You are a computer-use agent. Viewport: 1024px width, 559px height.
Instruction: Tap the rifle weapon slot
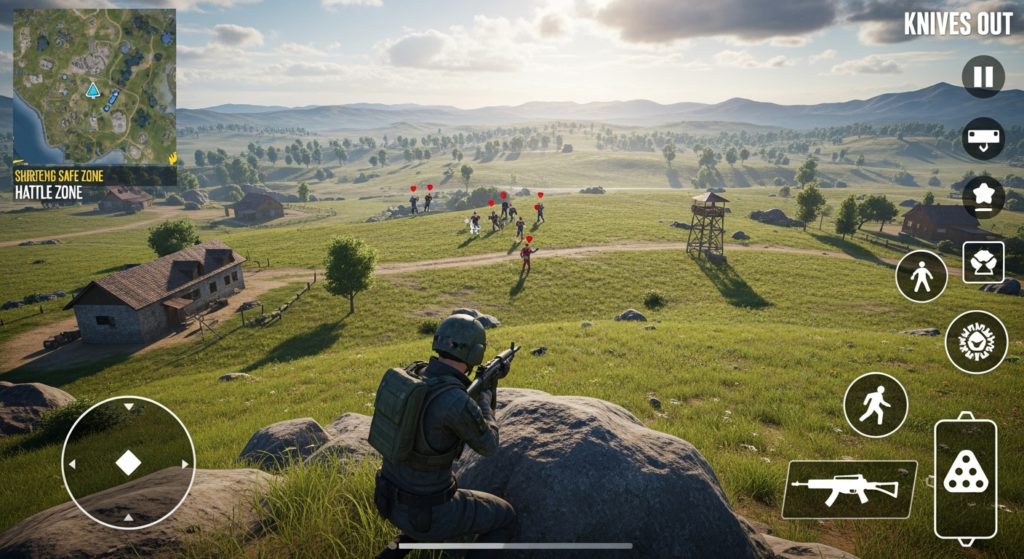click(849, 489)
